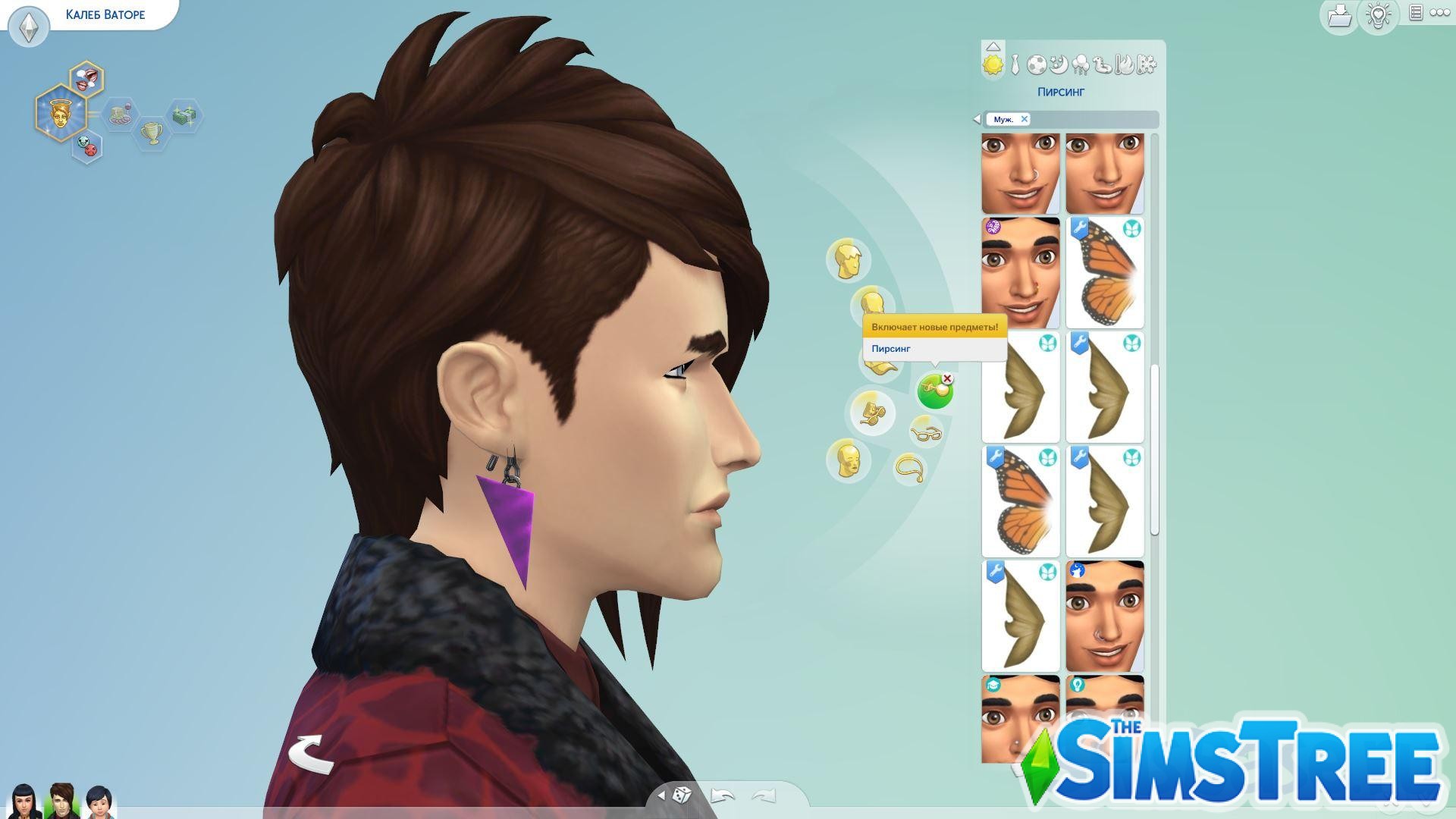This screenshot has height=819, width=1456.
Task: Select the sleepwear moon category icon
Action: tap(1059, 64)
